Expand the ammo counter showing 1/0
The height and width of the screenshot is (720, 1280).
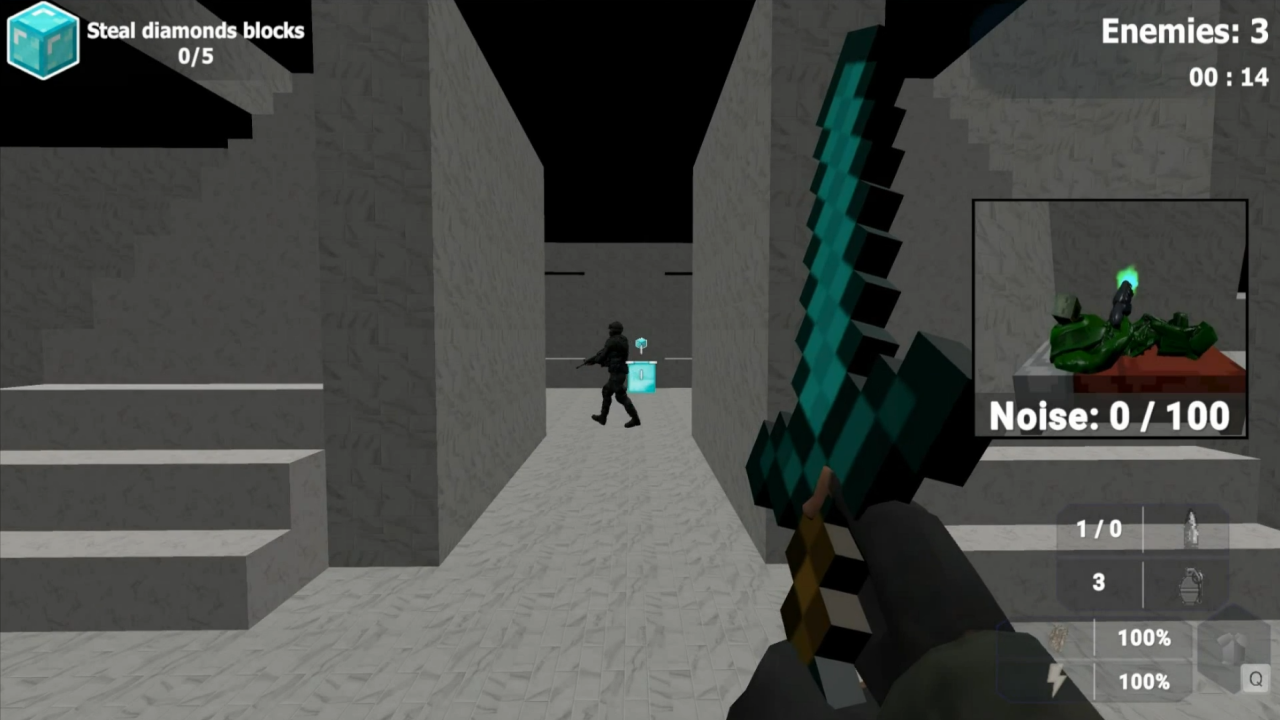click(x=1098, y=529)
